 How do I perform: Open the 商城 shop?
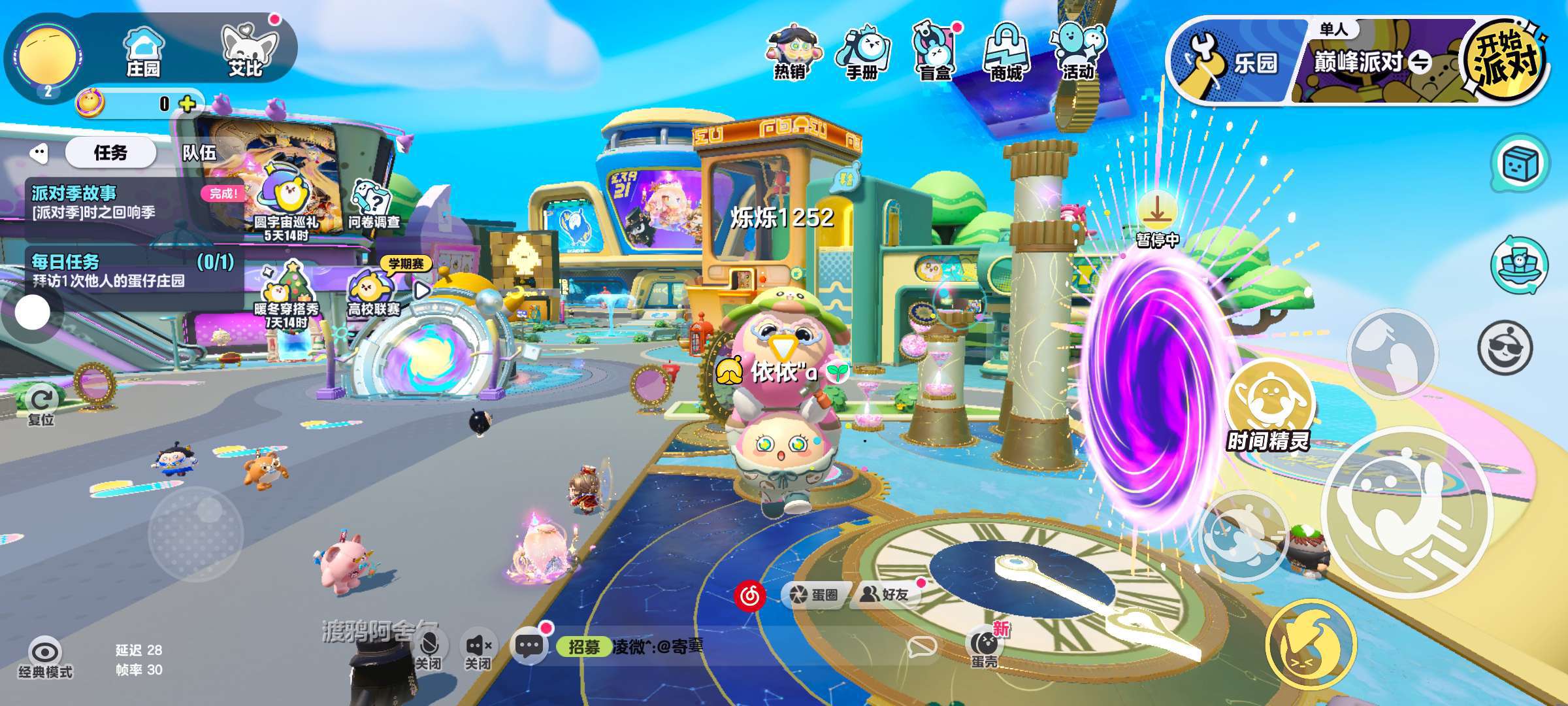click(1006, 54)
